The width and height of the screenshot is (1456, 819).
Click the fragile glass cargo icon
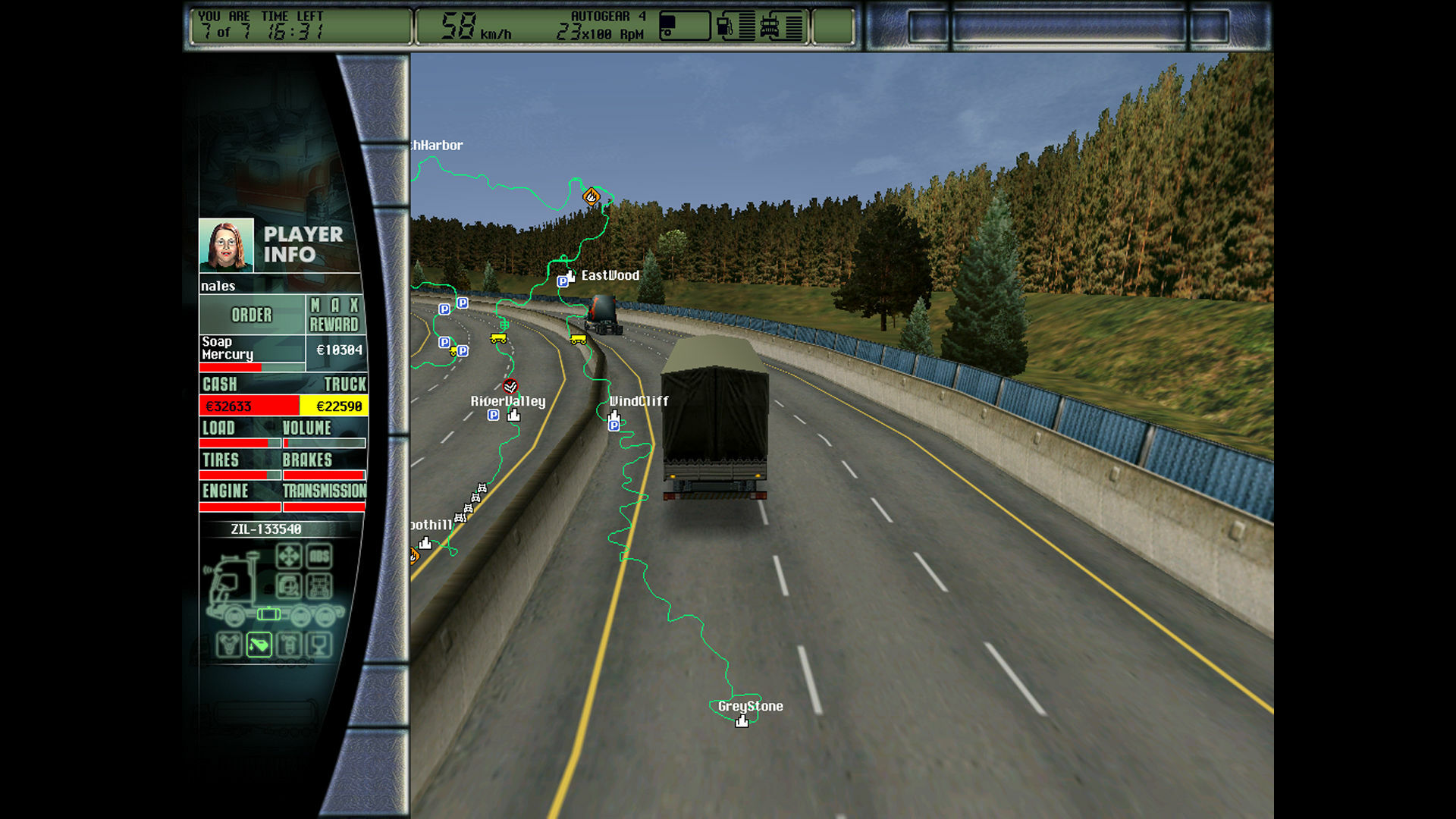point(318,645)
